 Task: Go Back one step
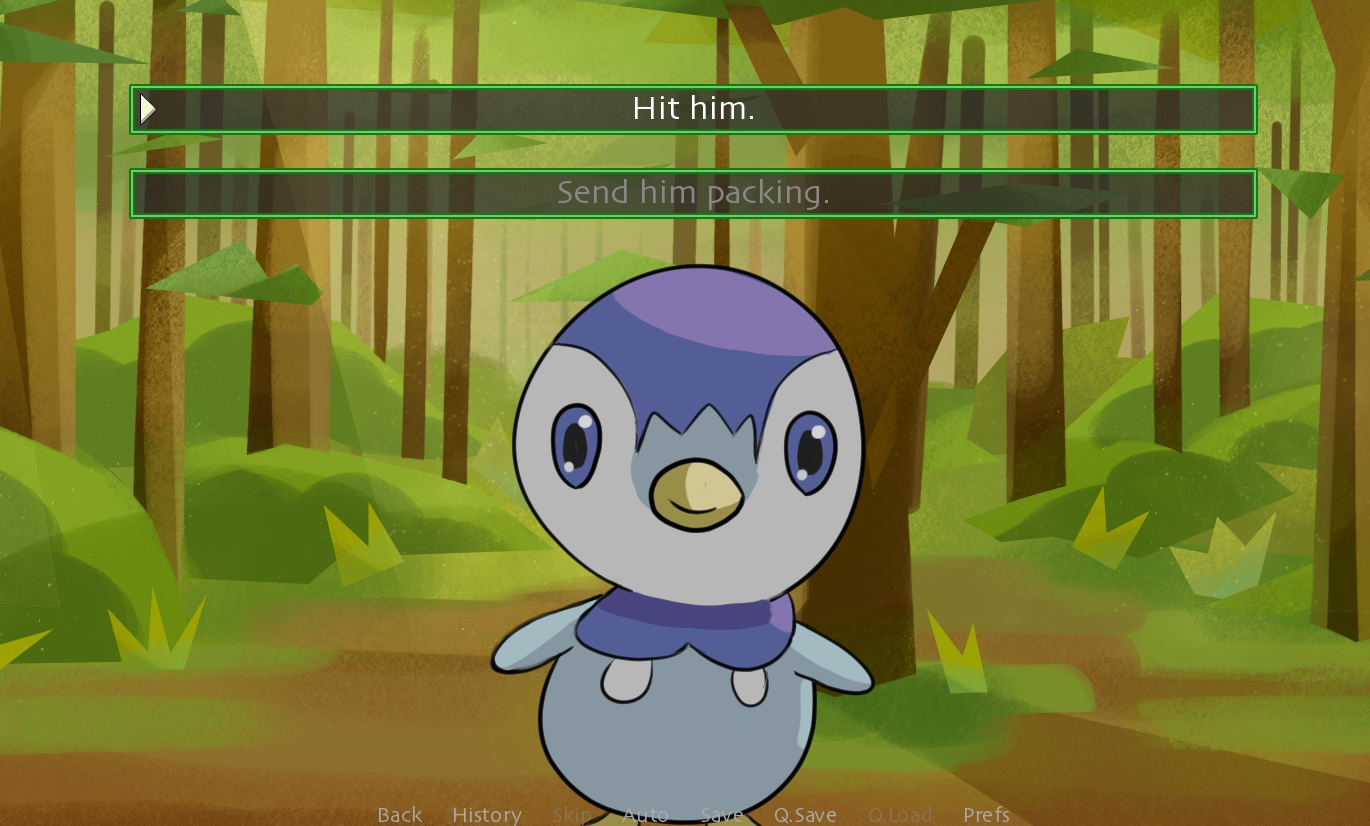[x=399, y=815]
